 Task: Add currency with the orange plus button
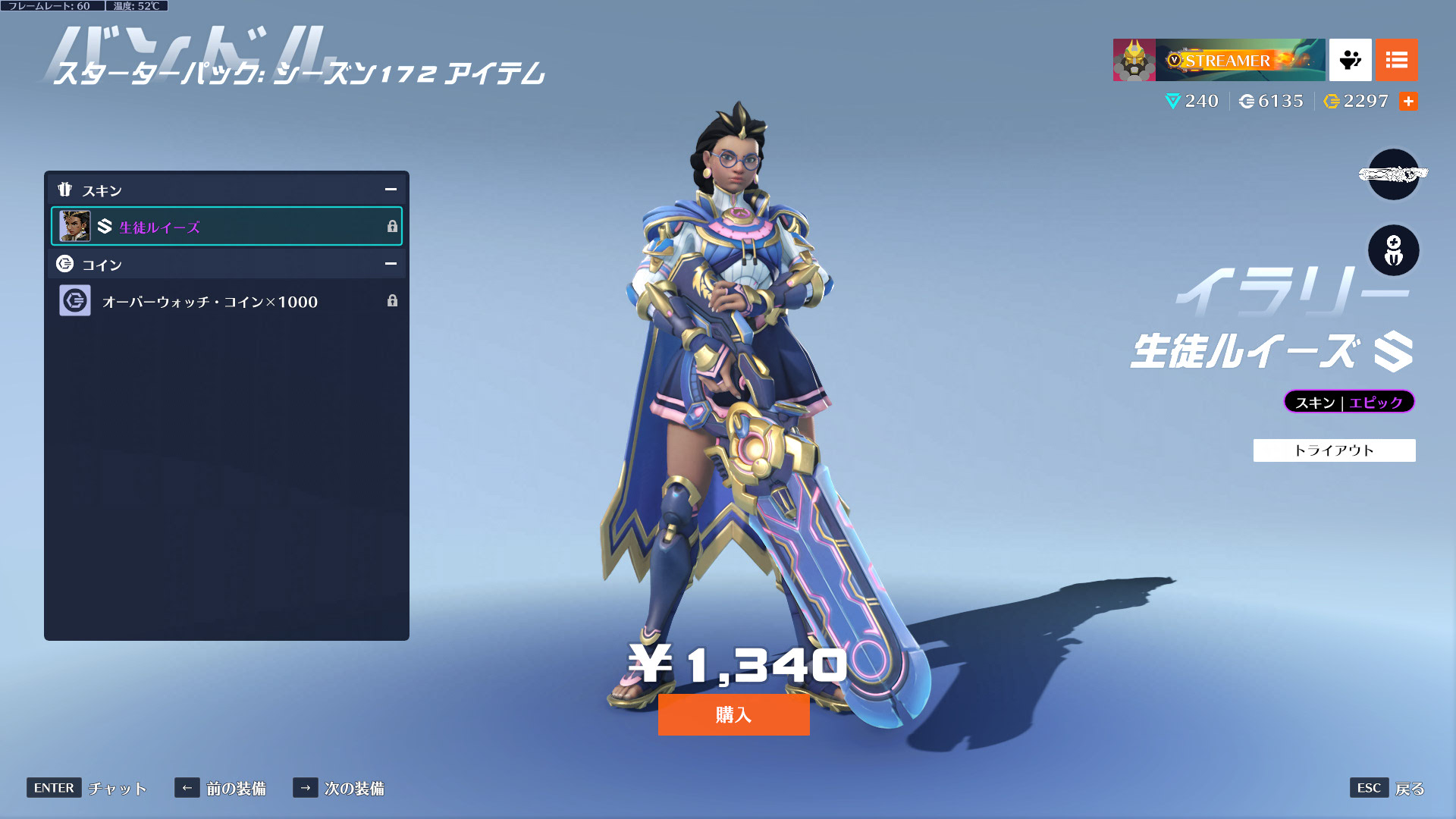(x=1408, y=101)
